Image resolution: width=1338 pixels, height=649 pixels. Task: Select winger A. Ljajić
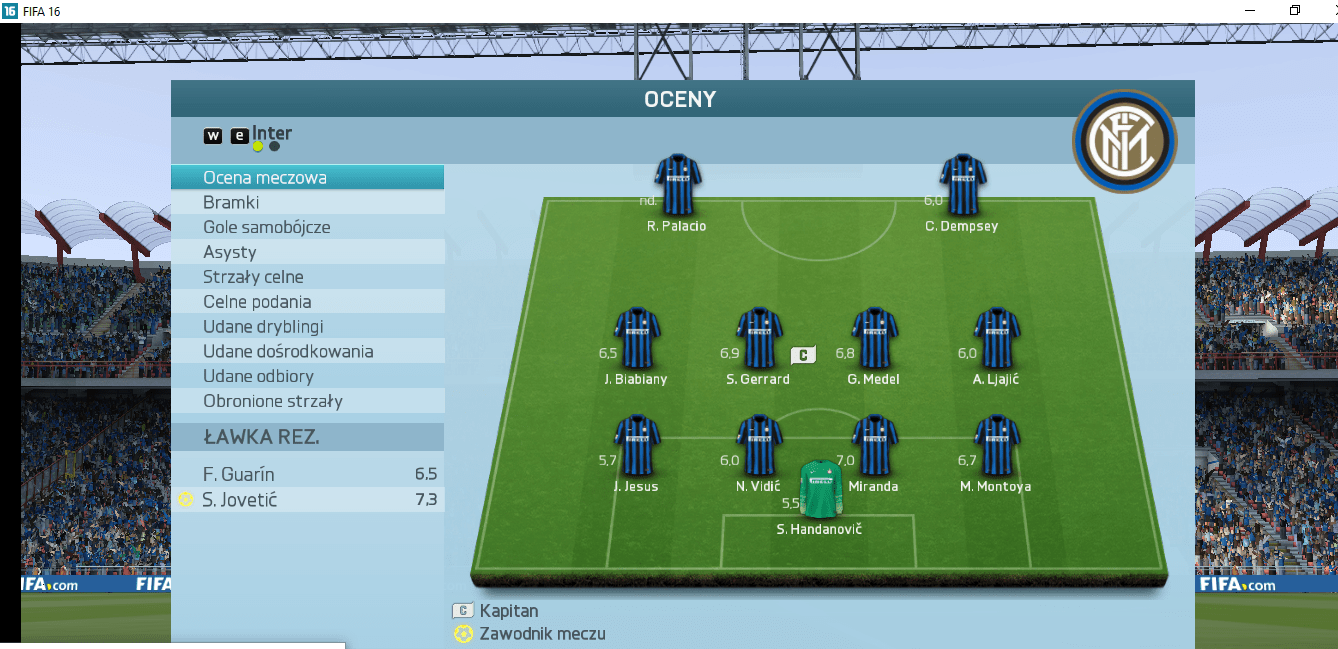pyautogui.click(x=997, y=338)
